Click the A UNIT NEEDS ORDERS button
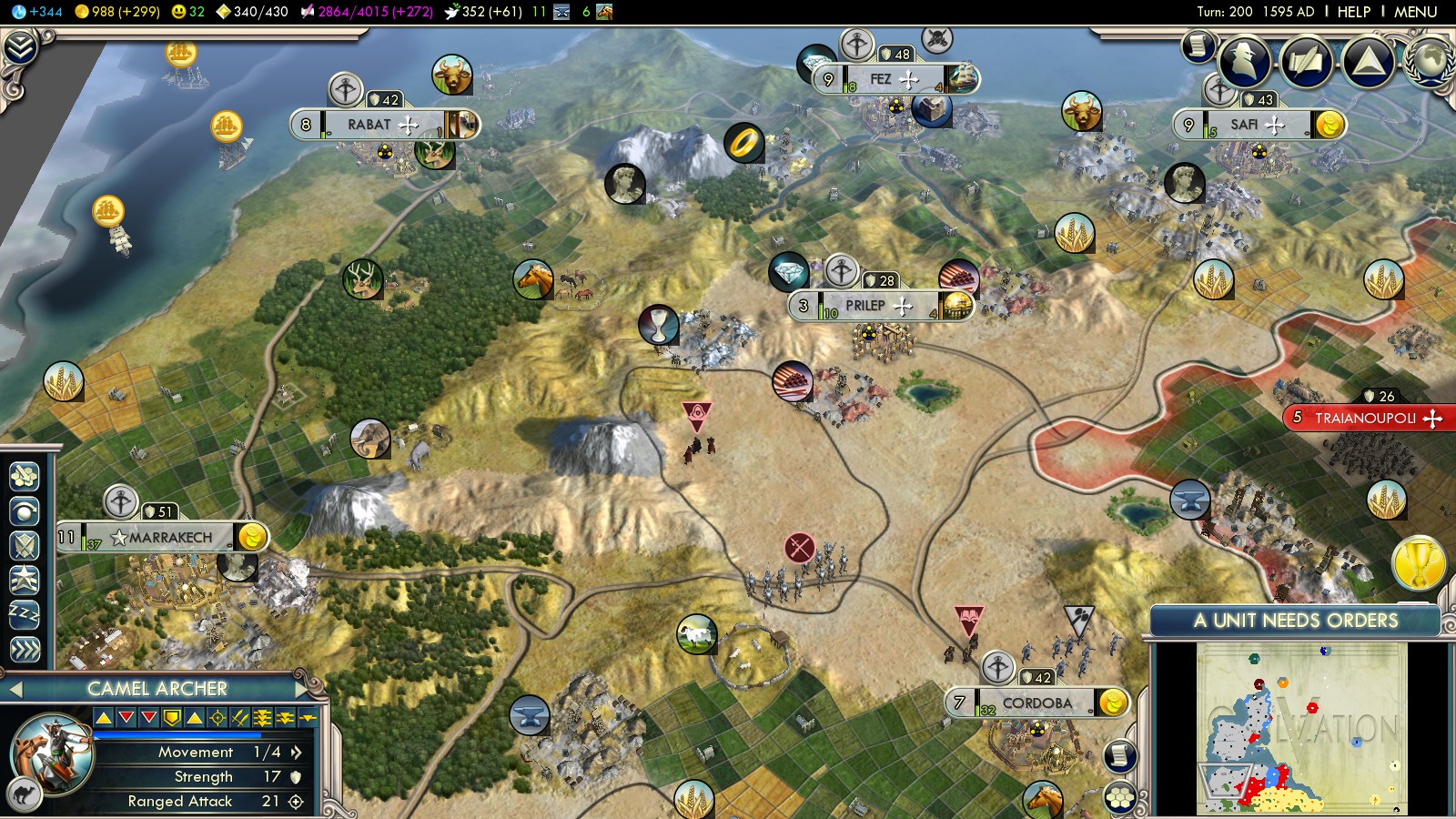This screenshot has height=819, width=1456. [1295, 621]
